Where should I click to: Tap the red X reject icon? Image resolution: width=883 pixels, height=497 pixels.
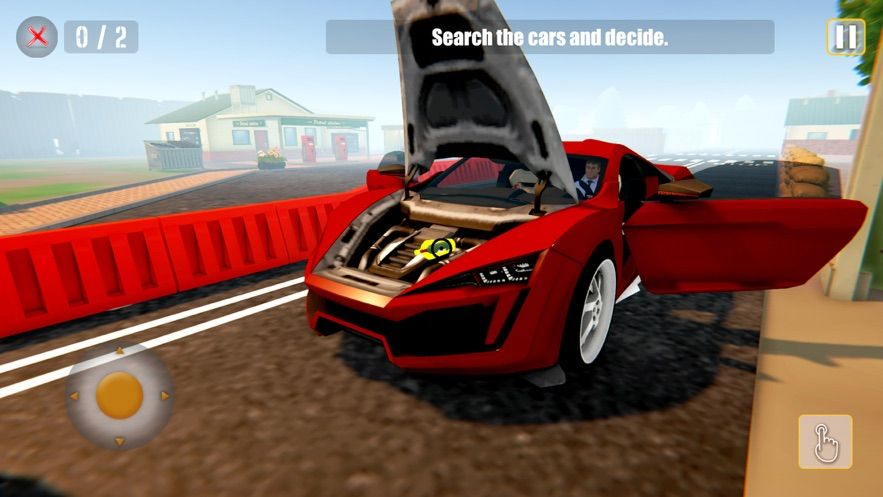37,37
